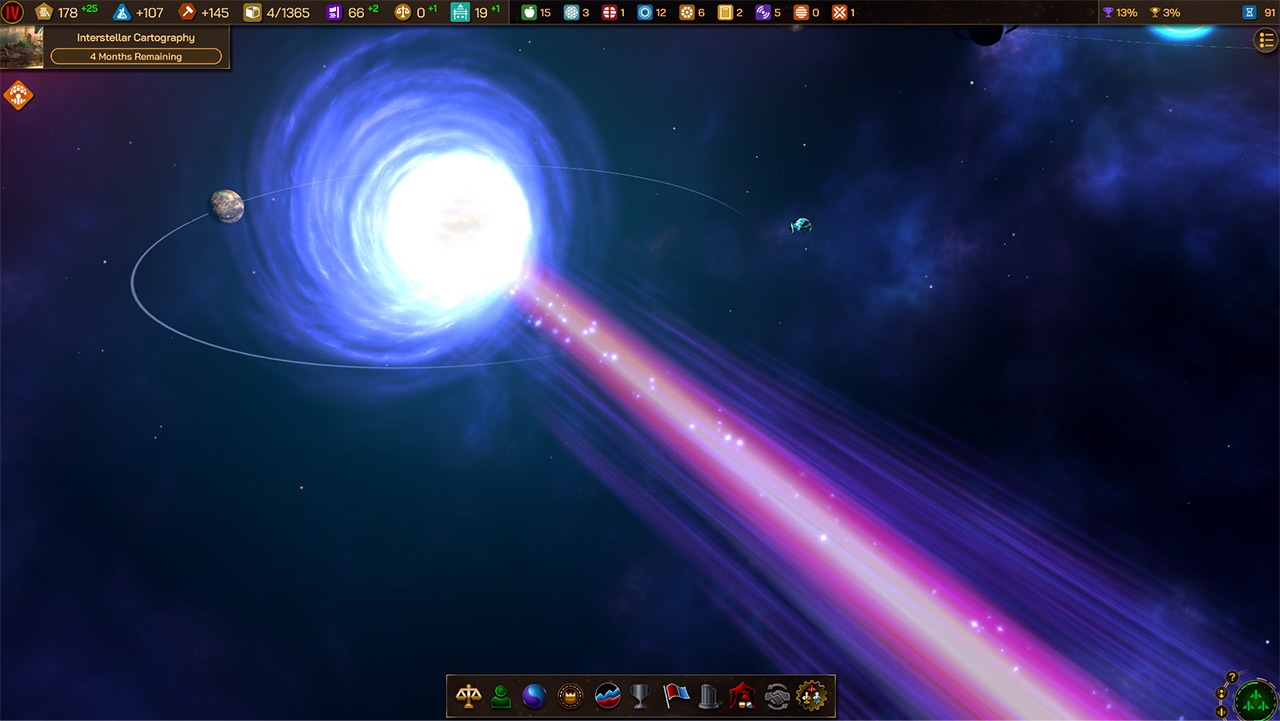Click the green apple resource icon
The width and height of the screenshot is (1280, 721).
pos(528,13)
